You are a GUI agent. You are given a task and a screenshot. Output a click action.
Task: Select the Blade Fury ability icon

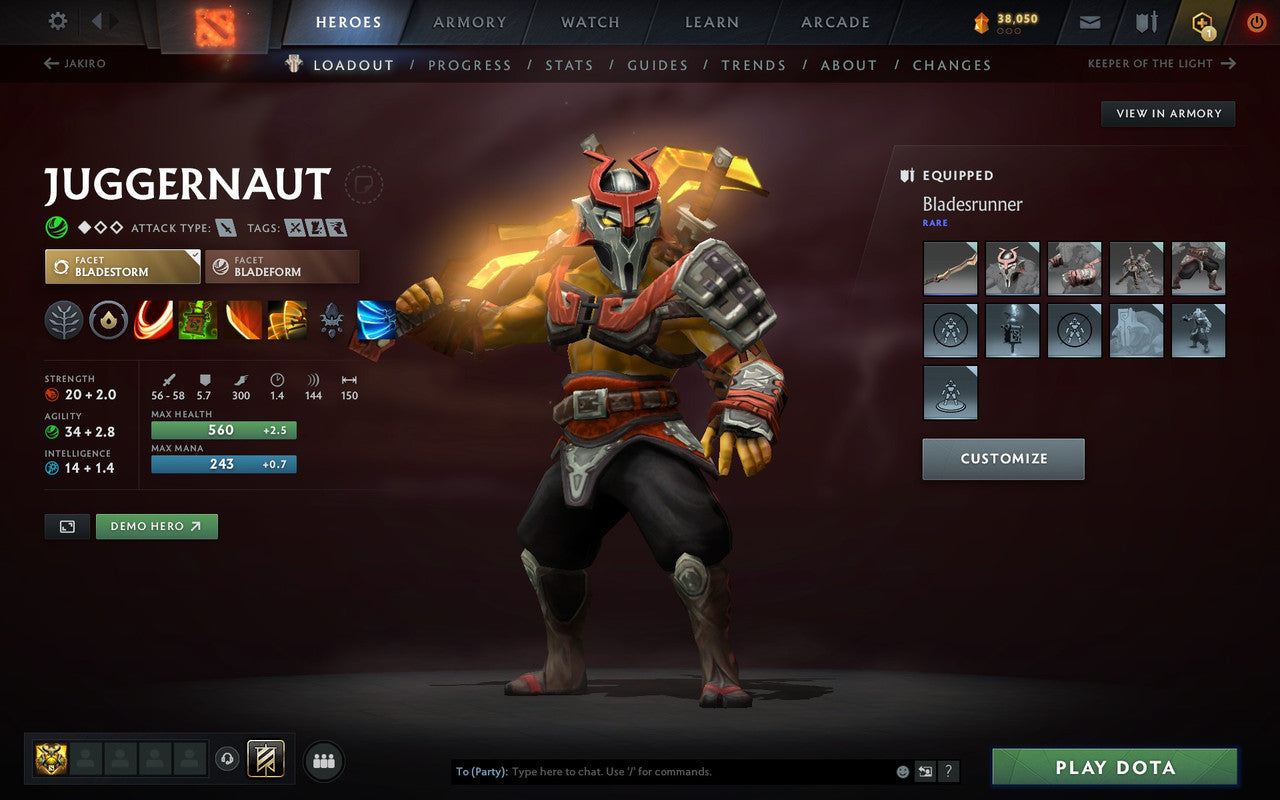[153, 319]
